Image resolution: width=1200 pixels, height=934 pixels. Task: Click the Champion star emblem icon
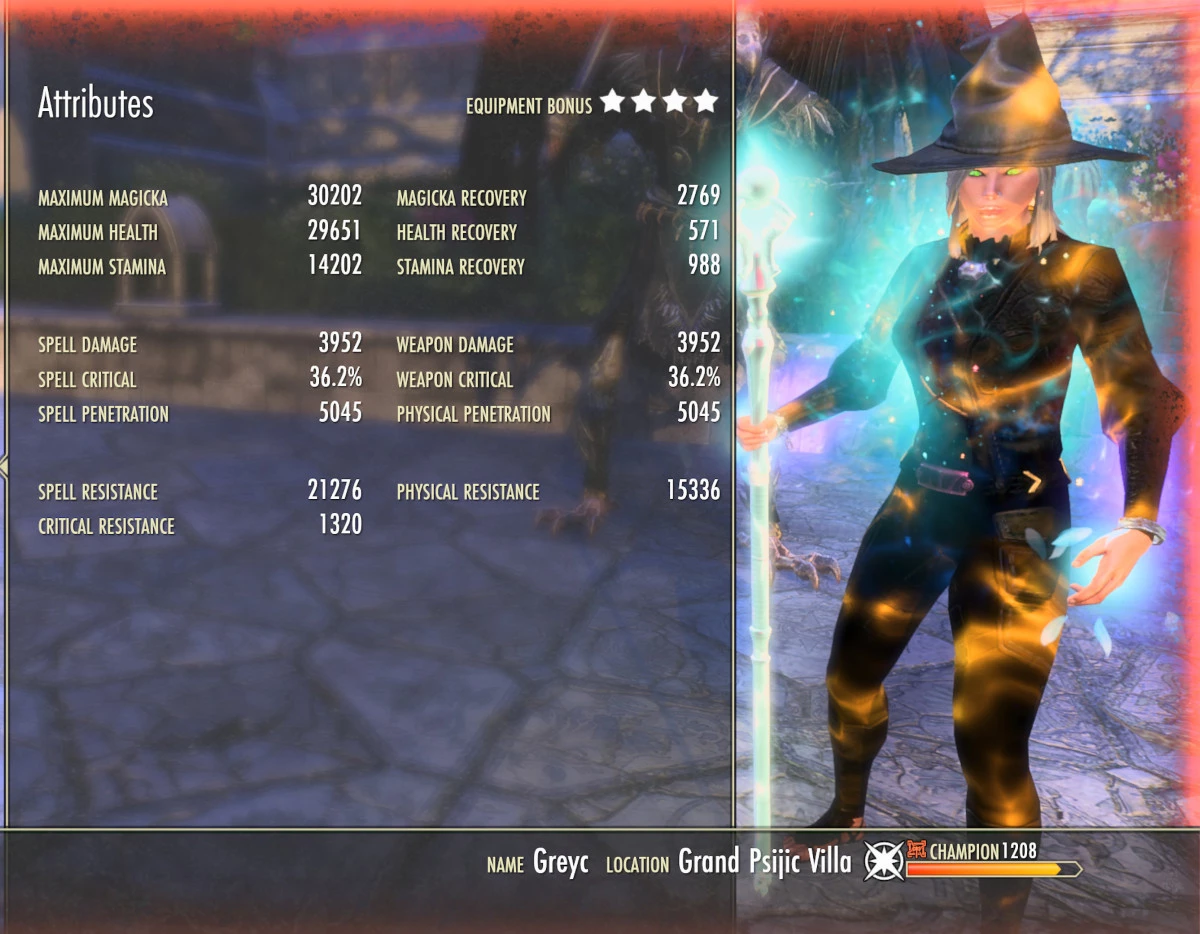coord(883,861)
